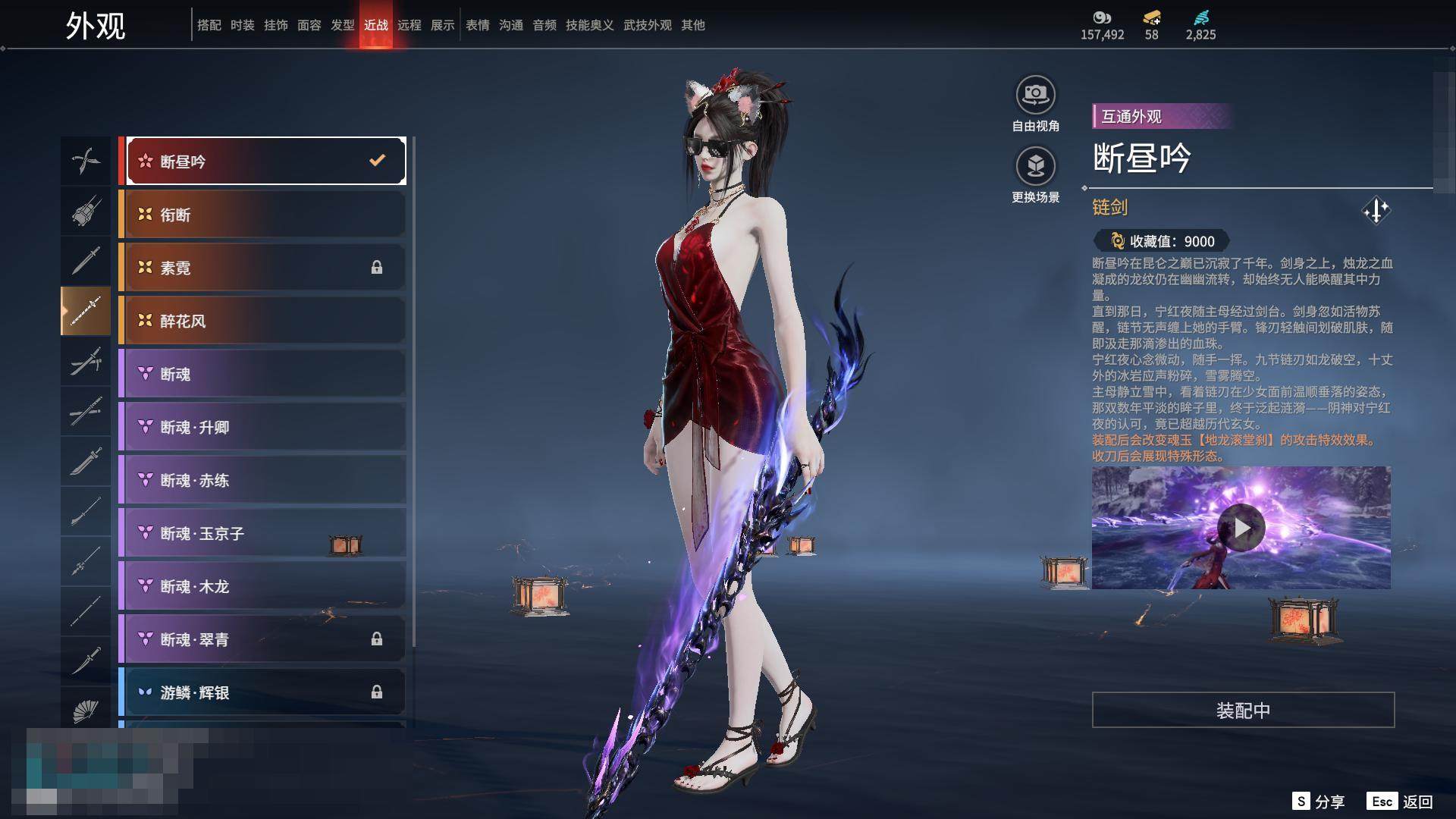
Task: Switch to the 时装 tab
Action: 243,25
